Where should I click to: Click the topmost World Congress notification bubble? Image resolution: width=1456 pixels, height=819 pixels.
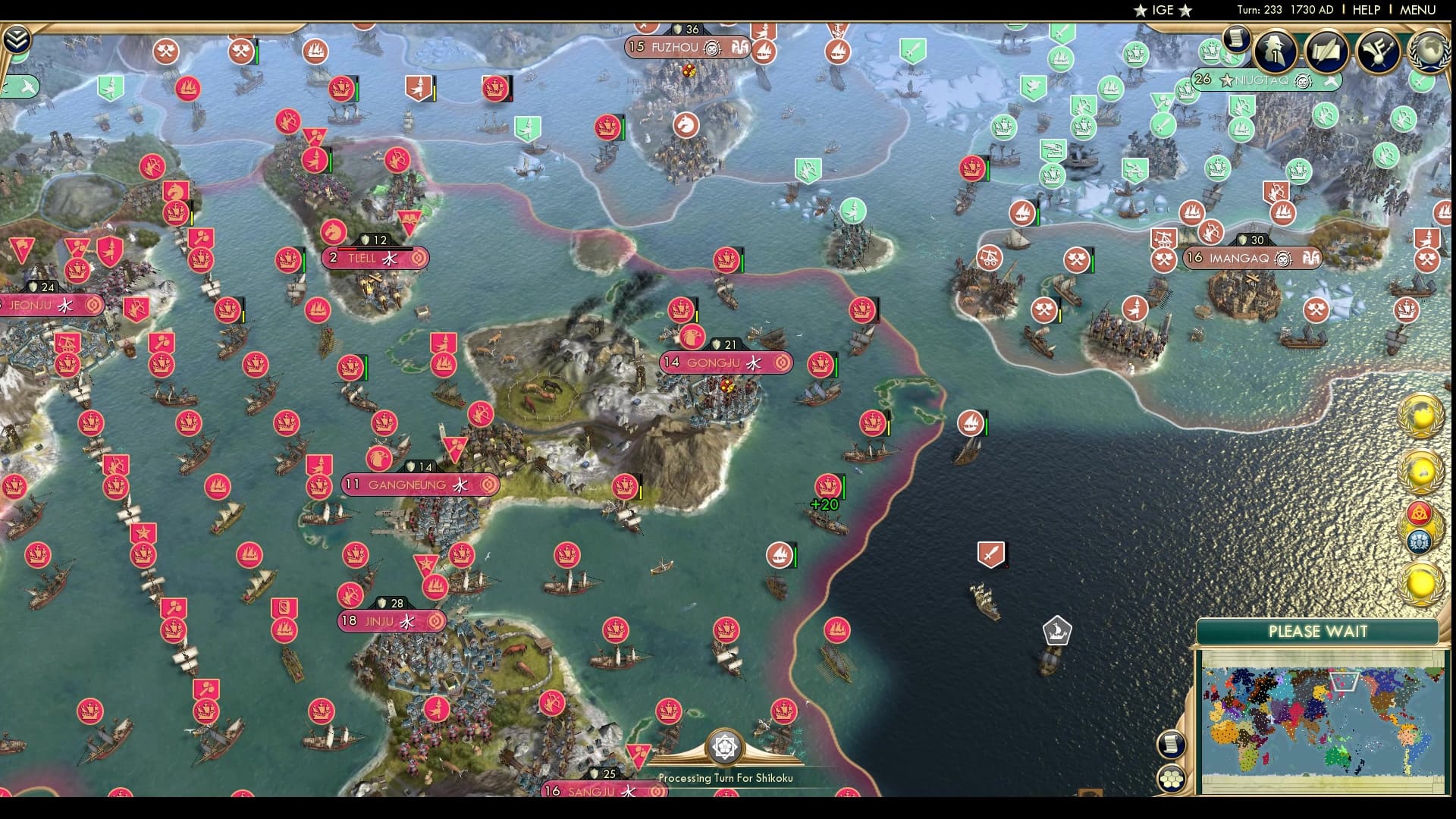[x=1422, y=413]
